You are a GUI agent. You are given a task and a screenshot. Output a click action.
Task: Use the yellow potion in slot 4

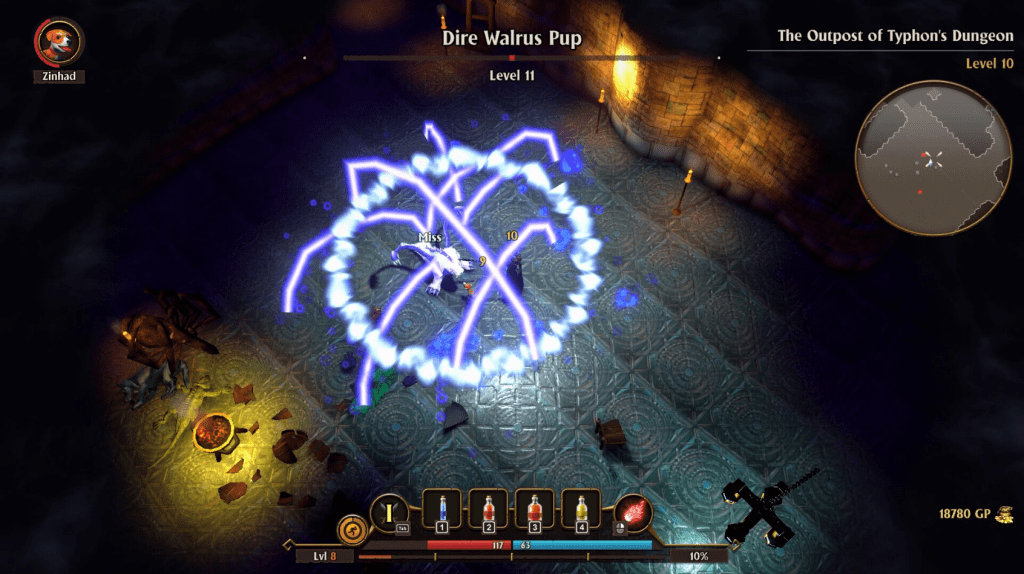pyautogui.click(x=580, y=509)
